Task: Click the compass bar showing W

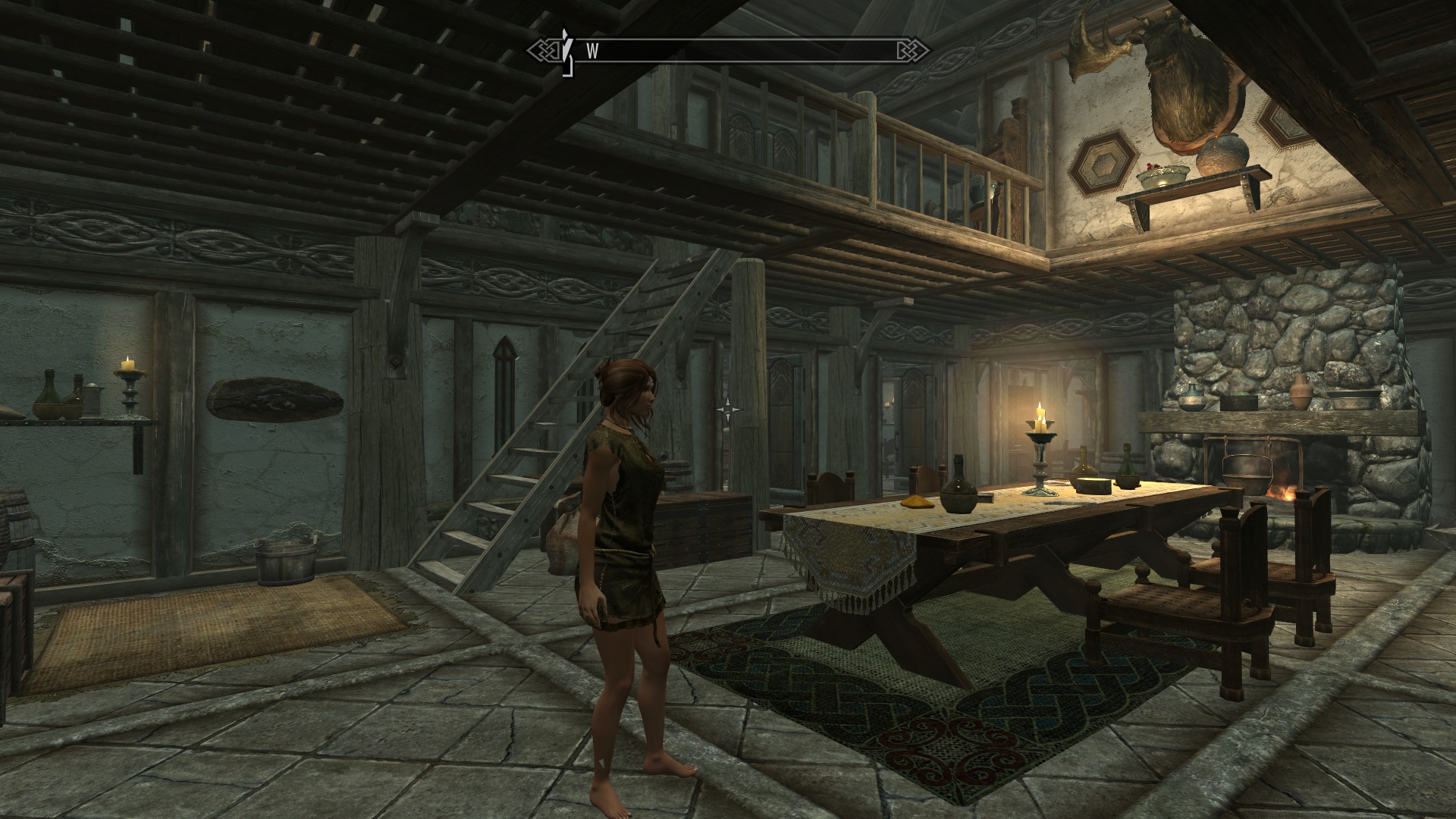Action: 728,51
